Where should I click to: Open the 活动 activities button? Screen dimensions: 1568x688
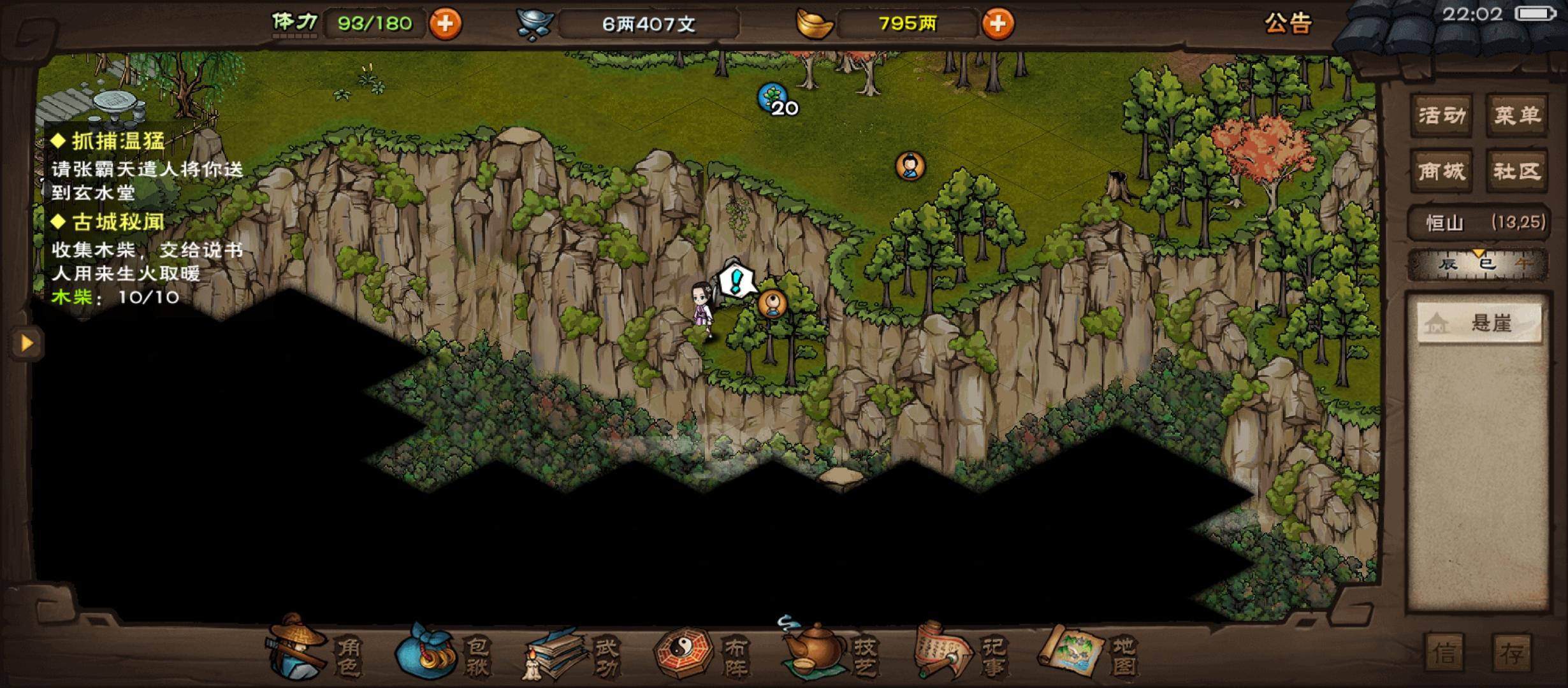(x=1440, y=115)
